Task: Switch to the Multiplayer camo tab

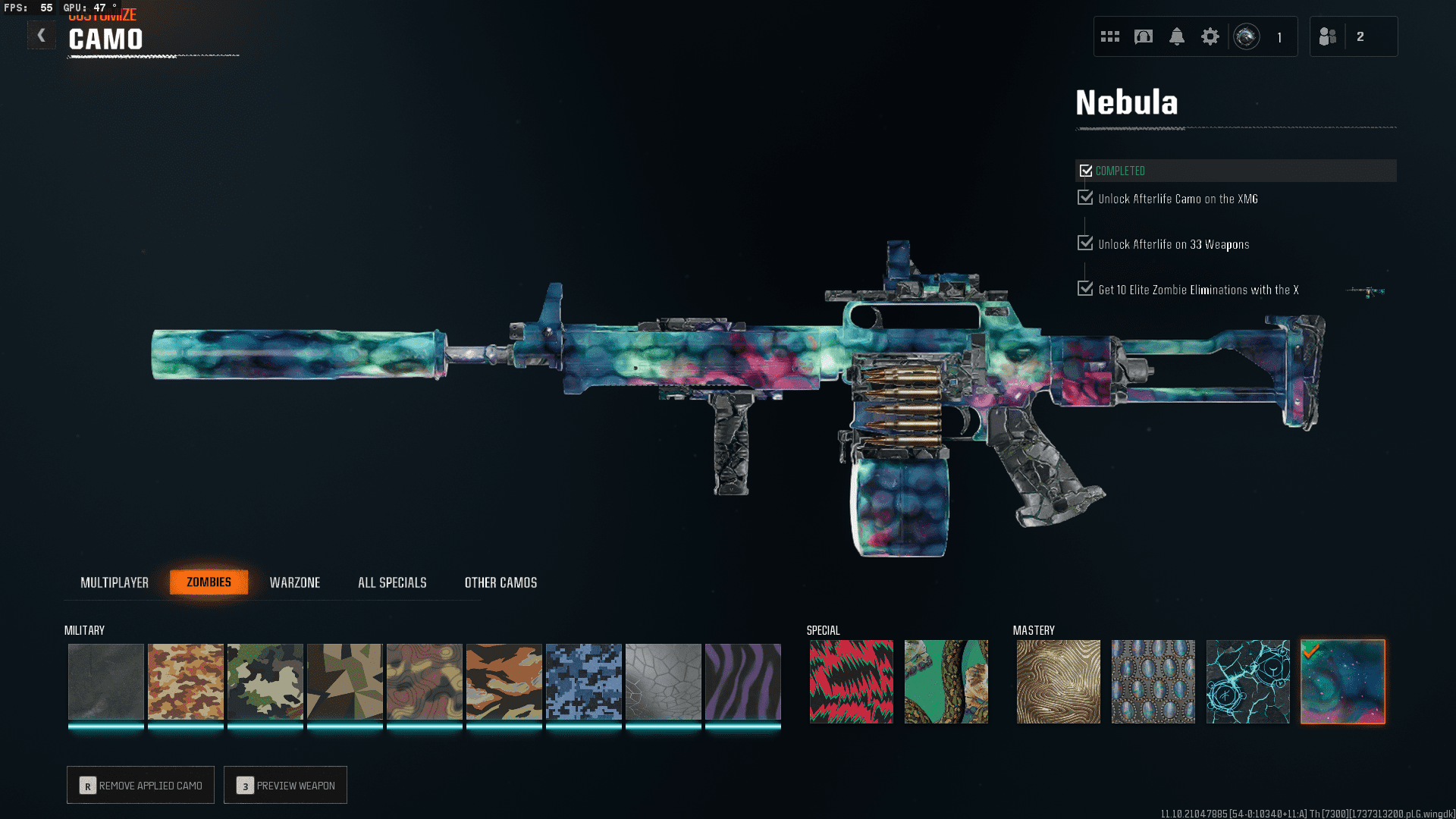Action: [115, 582]
